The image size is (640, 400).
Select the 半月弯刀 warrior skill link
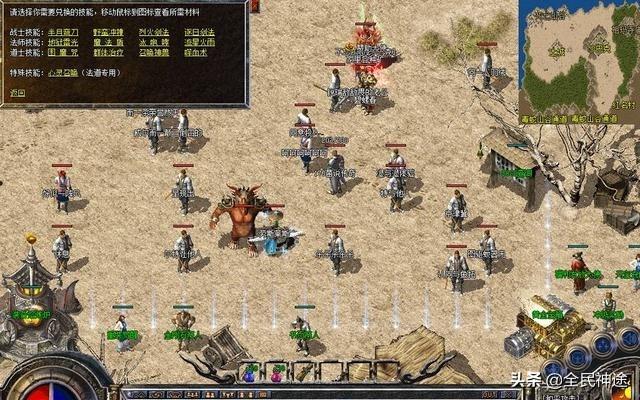[64, 32]
